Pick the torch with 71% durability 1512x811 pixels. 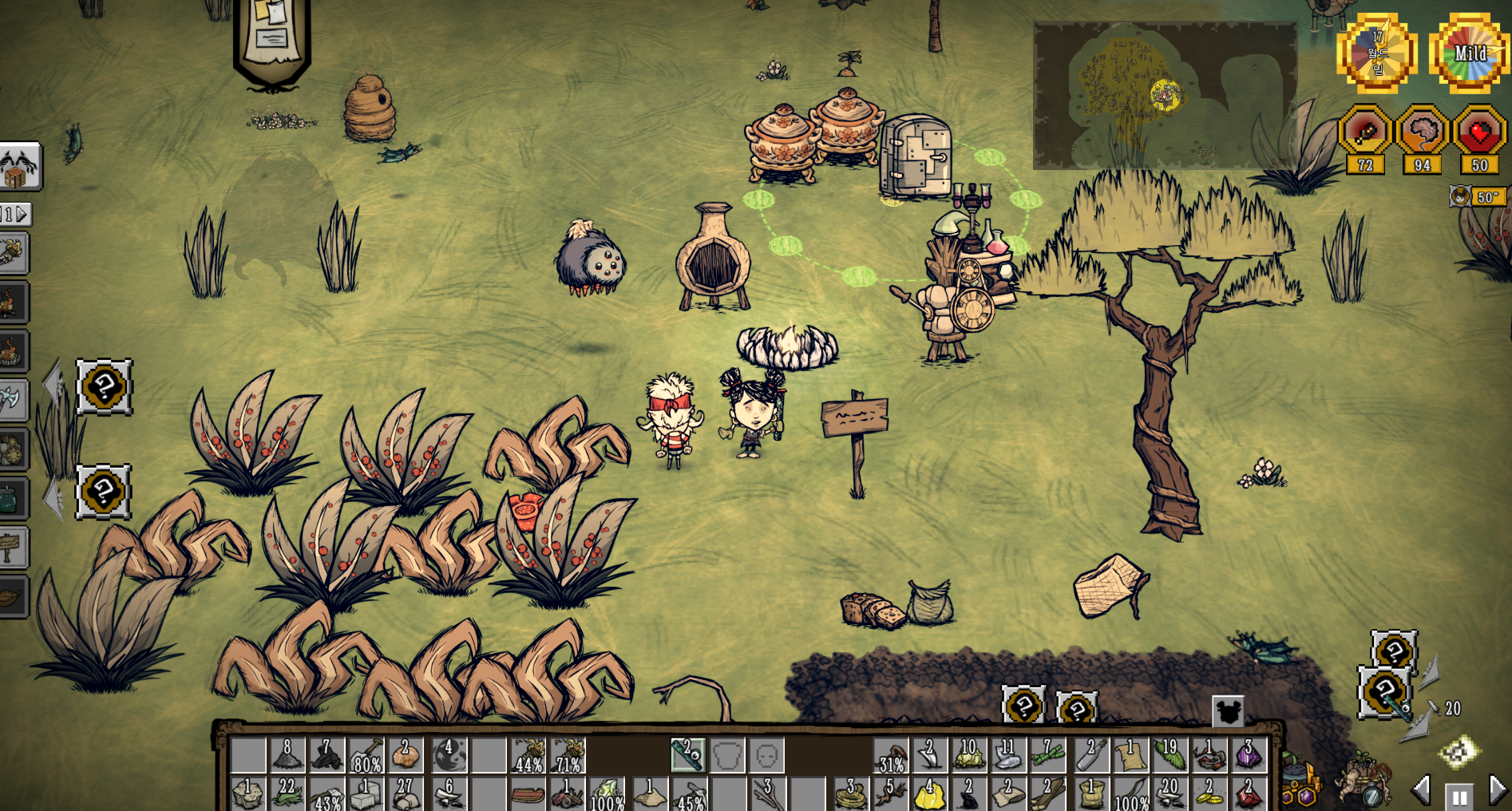coord(568,755)
